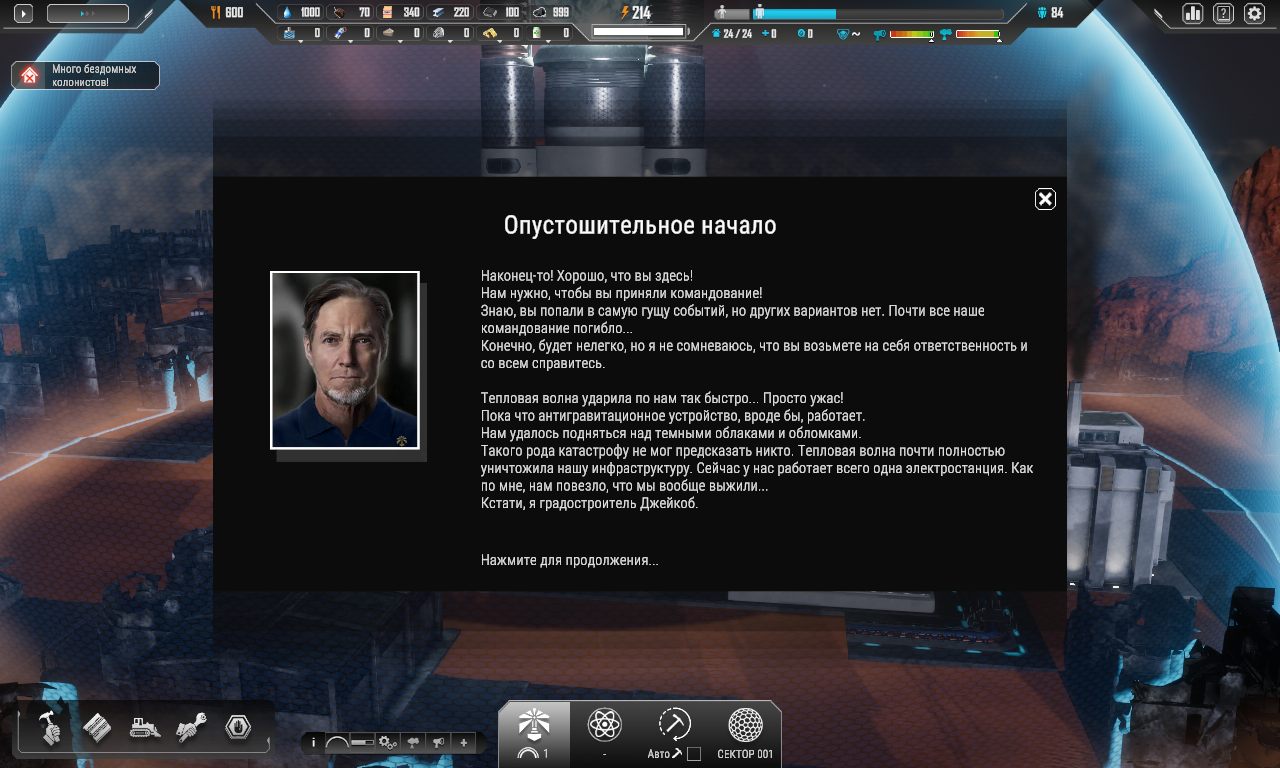The height and width of the screenshot is (768, 1280).
Task: Click Нажмите для продолжения to continue
Action: (x=568, y=560)
